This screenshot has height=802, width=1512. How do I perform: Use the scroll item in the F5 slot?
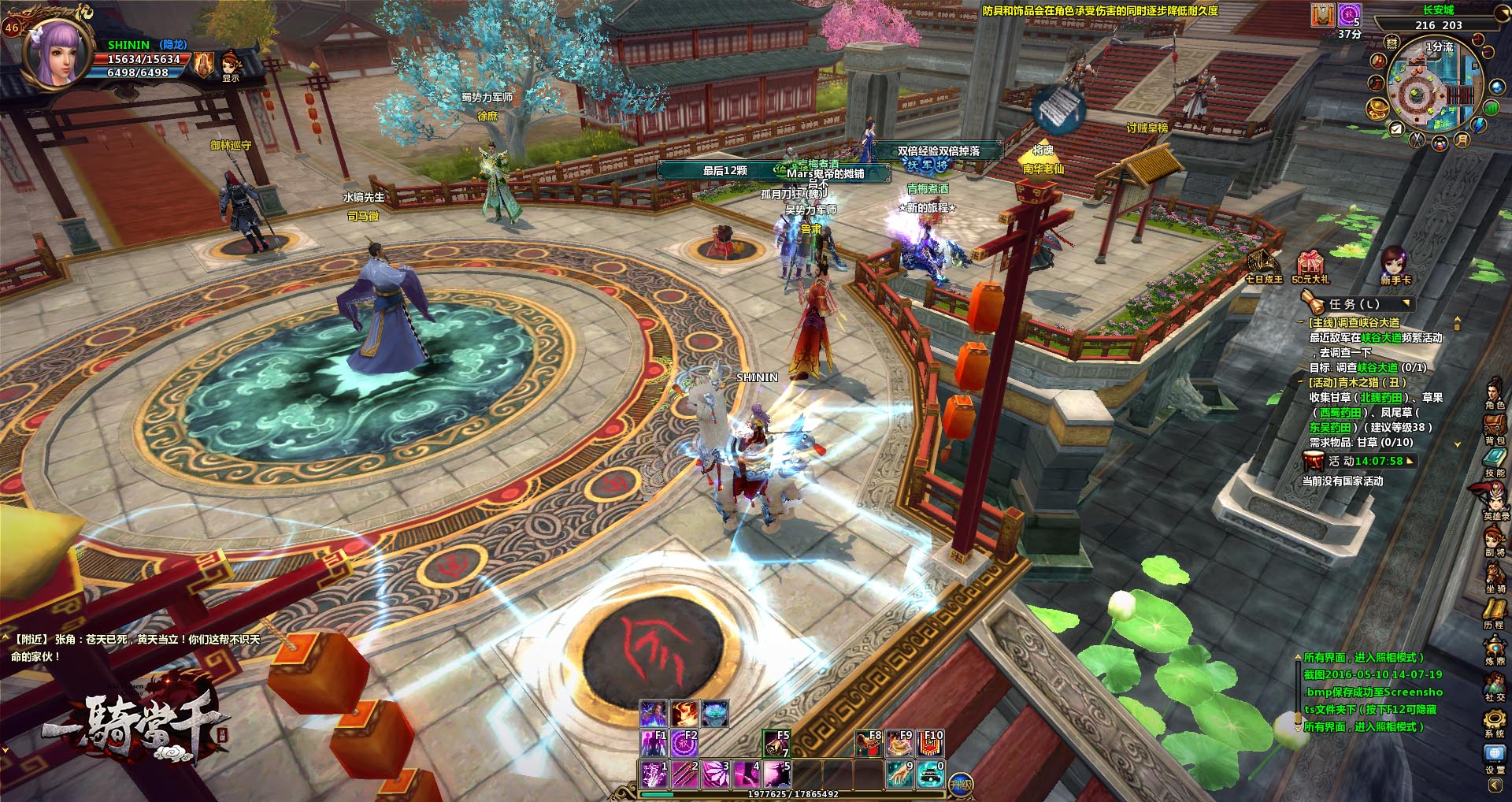(x=776, y=744)
